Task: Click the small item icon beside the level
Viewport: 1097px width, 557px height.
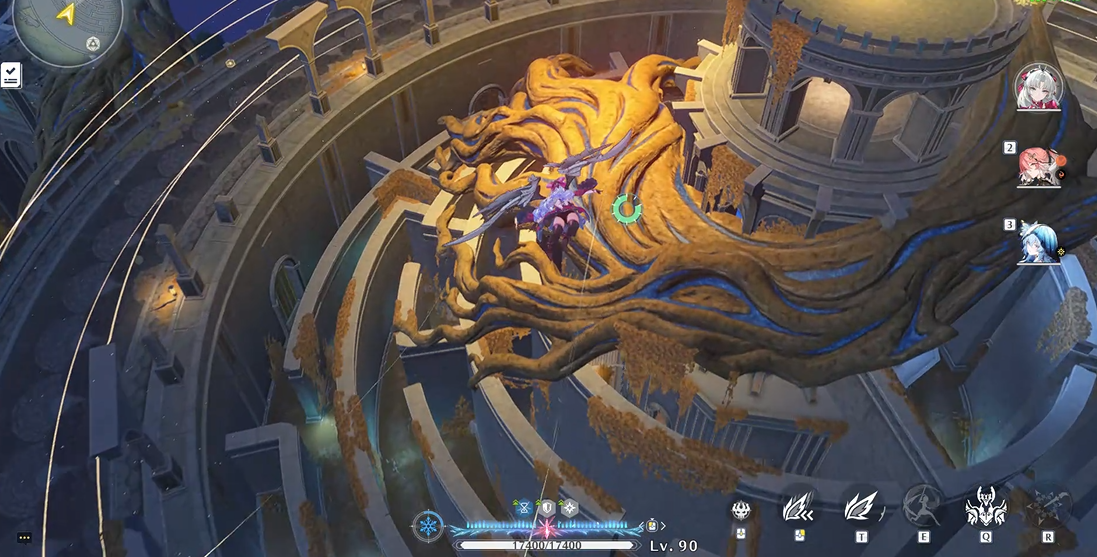Action: [652, 524]
